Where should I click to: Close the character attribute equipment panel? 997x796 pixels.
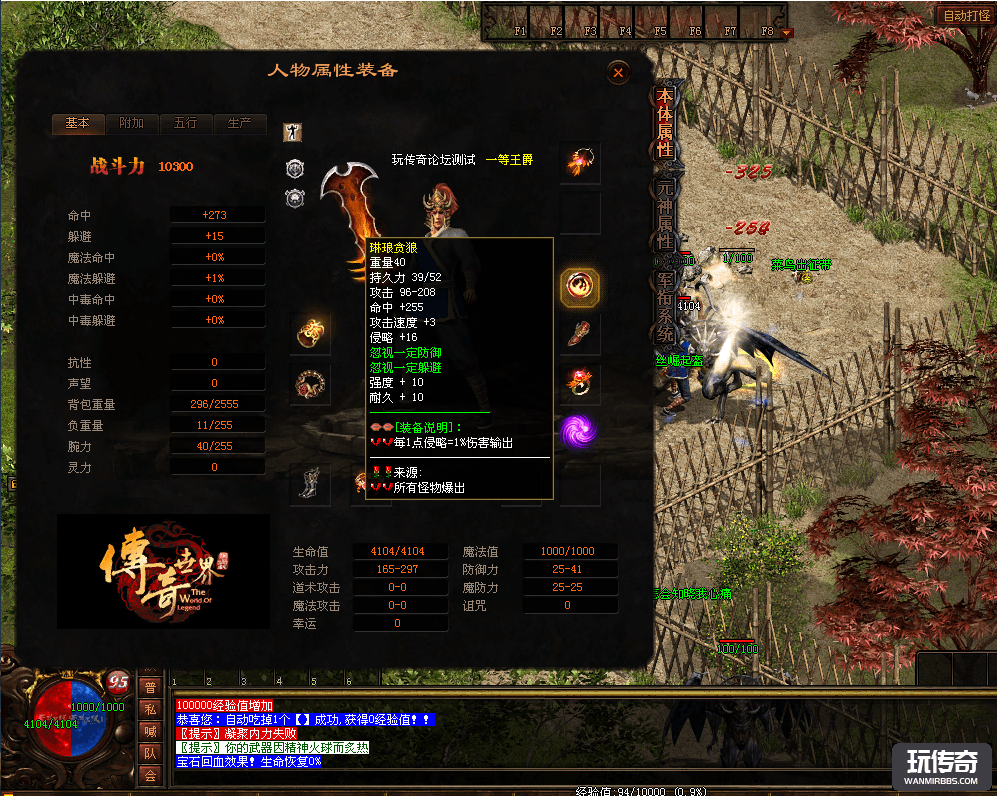pos(618,72)
